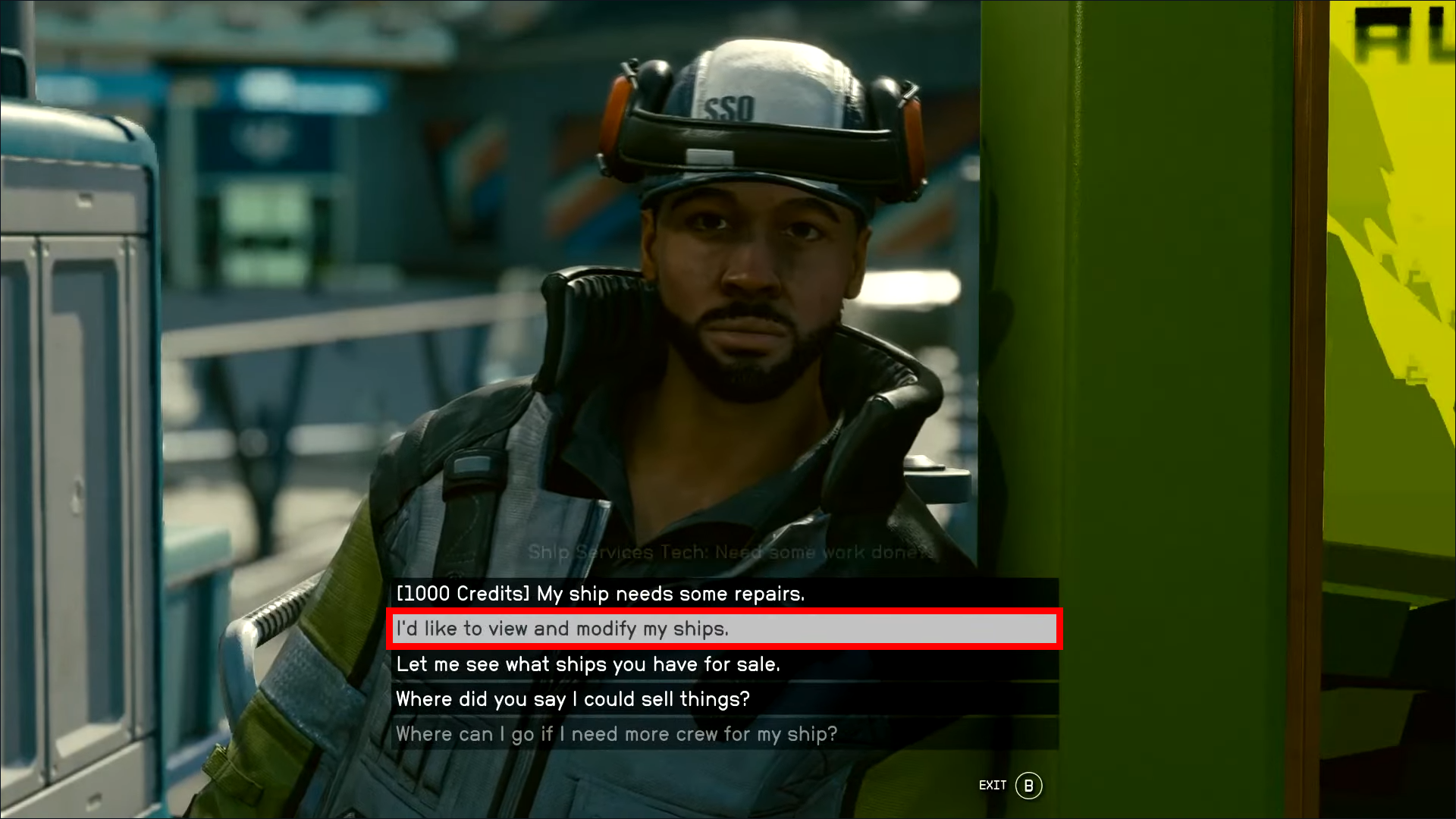The image size is (1456, 819).
Task: Ask to see ships for sale
Action: coord(588,664)
